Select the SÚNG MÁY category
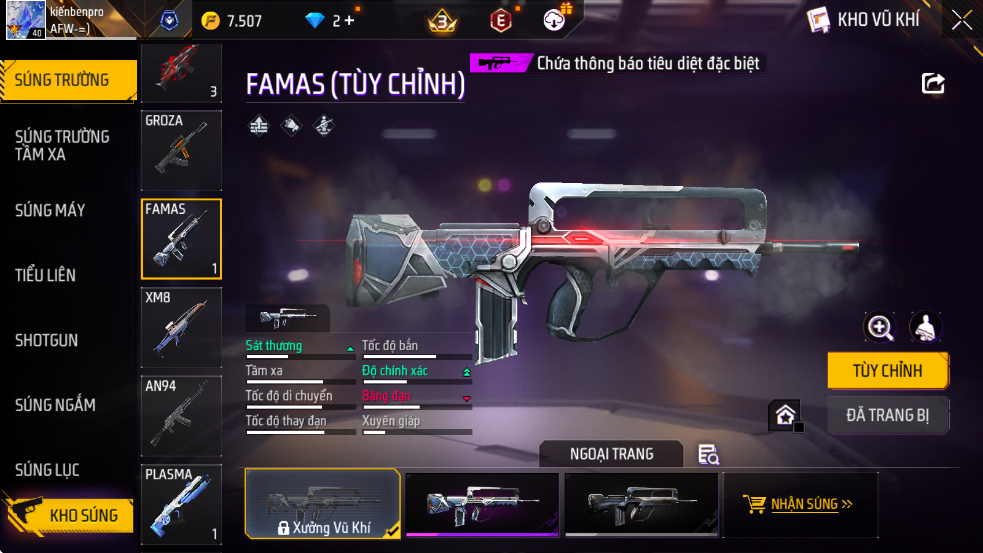Viewport: 983px width, 553px height. (x=50, y=210)
